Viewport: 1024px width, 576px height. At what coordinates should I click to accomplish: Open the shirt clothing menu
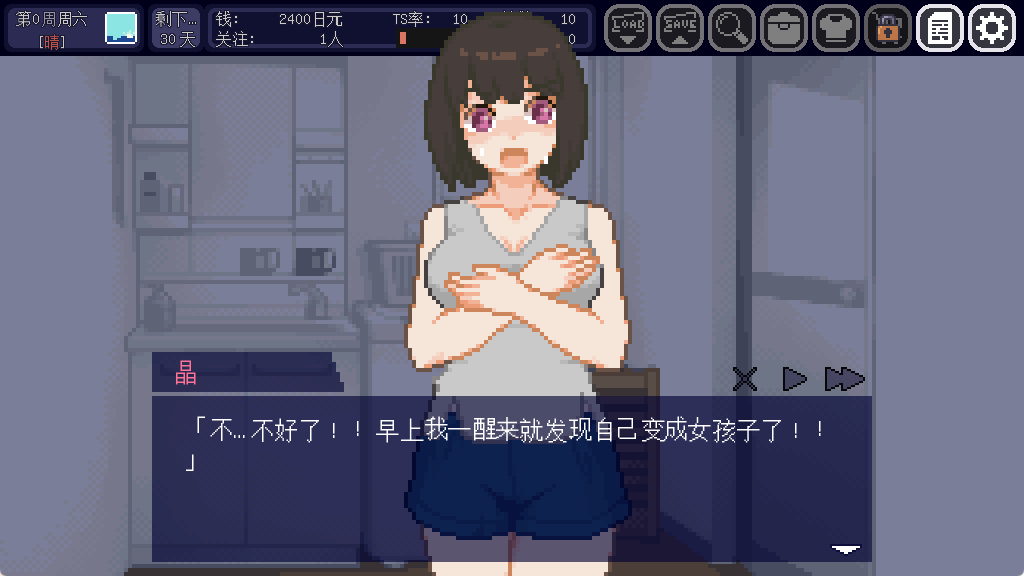835,28
